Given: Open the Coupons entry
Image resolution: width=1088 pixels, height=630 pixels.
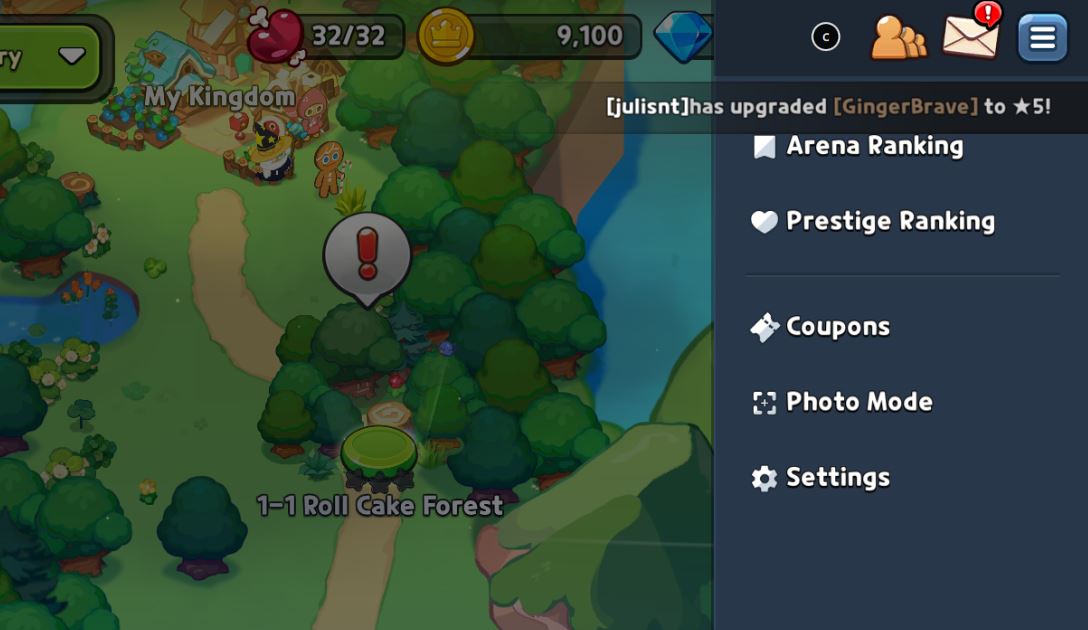Looking at the screenshot, I should (836, 327).
